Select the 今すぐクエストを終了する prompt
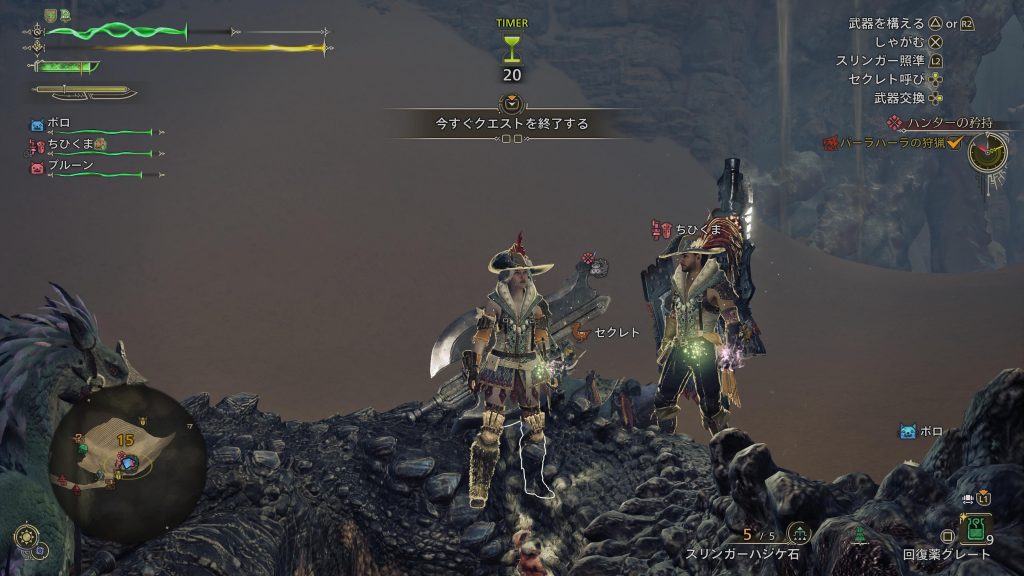The height and width of the screenshot is (576, 1024). click(x=511, y=124)
